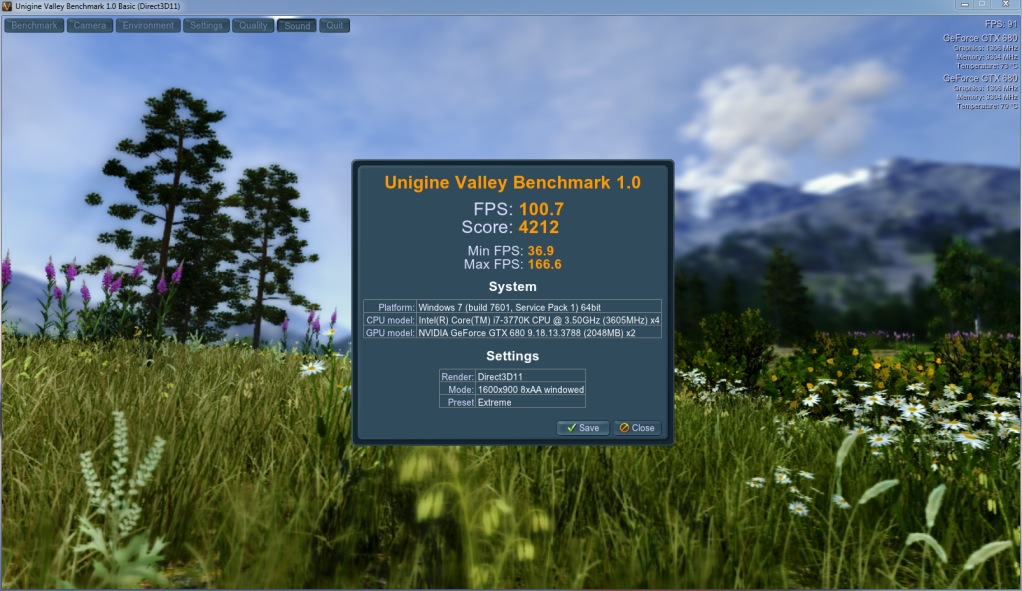Close the benchmark results dialog
The width and height of the screenshot is (1022, 591).
[637, 427]
